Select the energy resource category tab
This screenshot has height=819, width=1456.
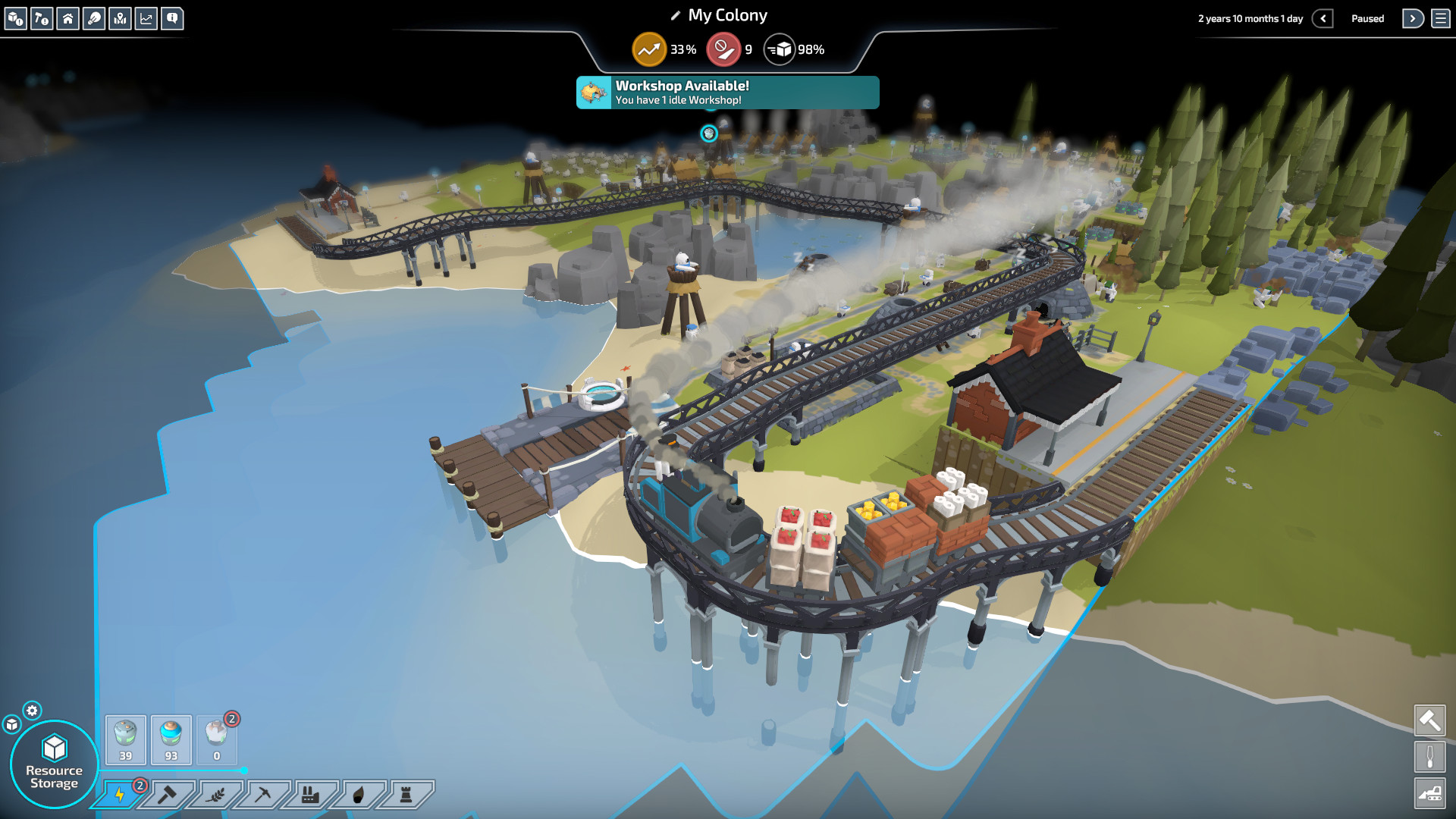click(120, 795)
